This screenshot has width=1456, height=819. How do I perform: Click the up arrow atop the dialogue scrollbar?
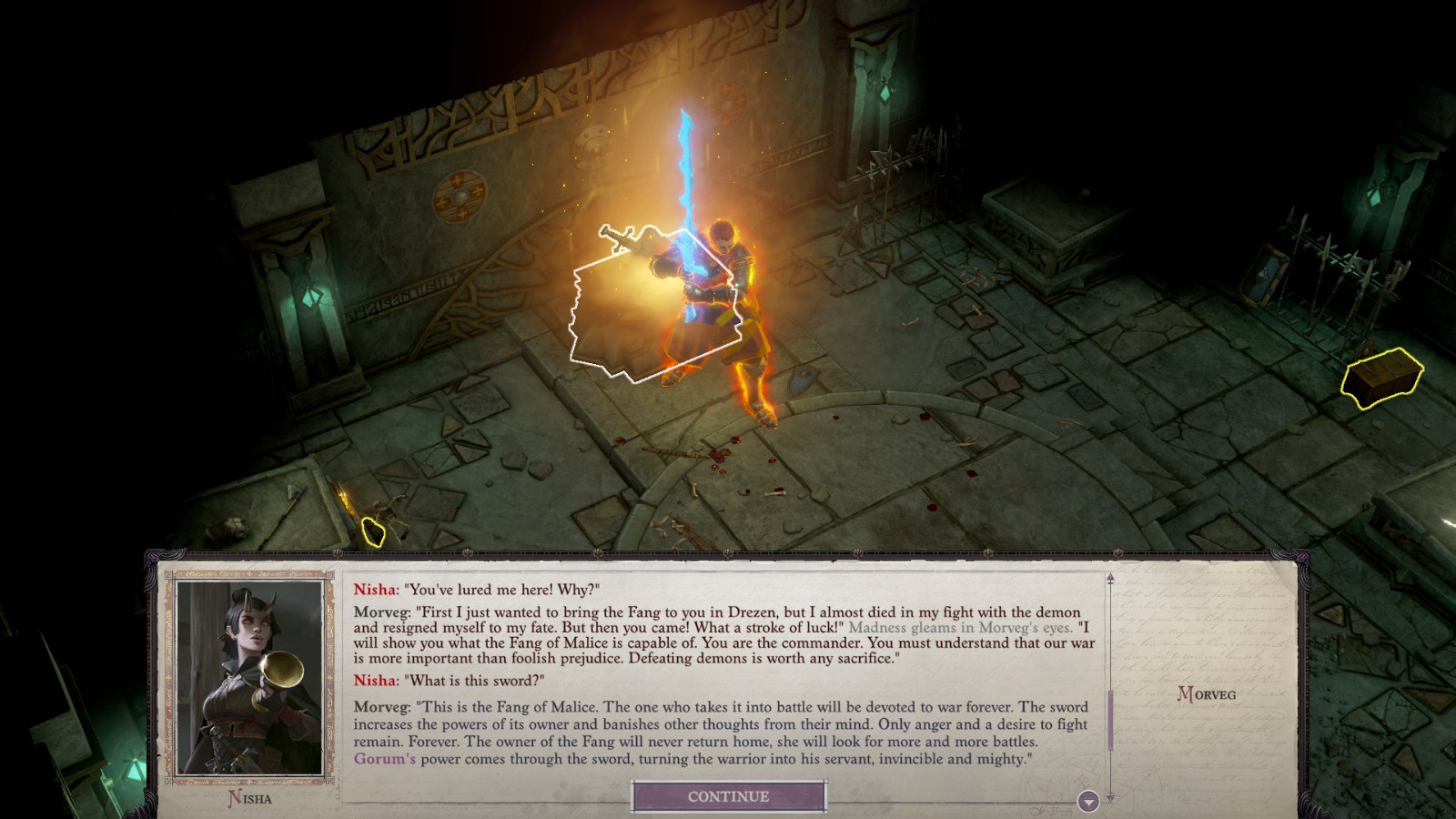coord(1111,576)
